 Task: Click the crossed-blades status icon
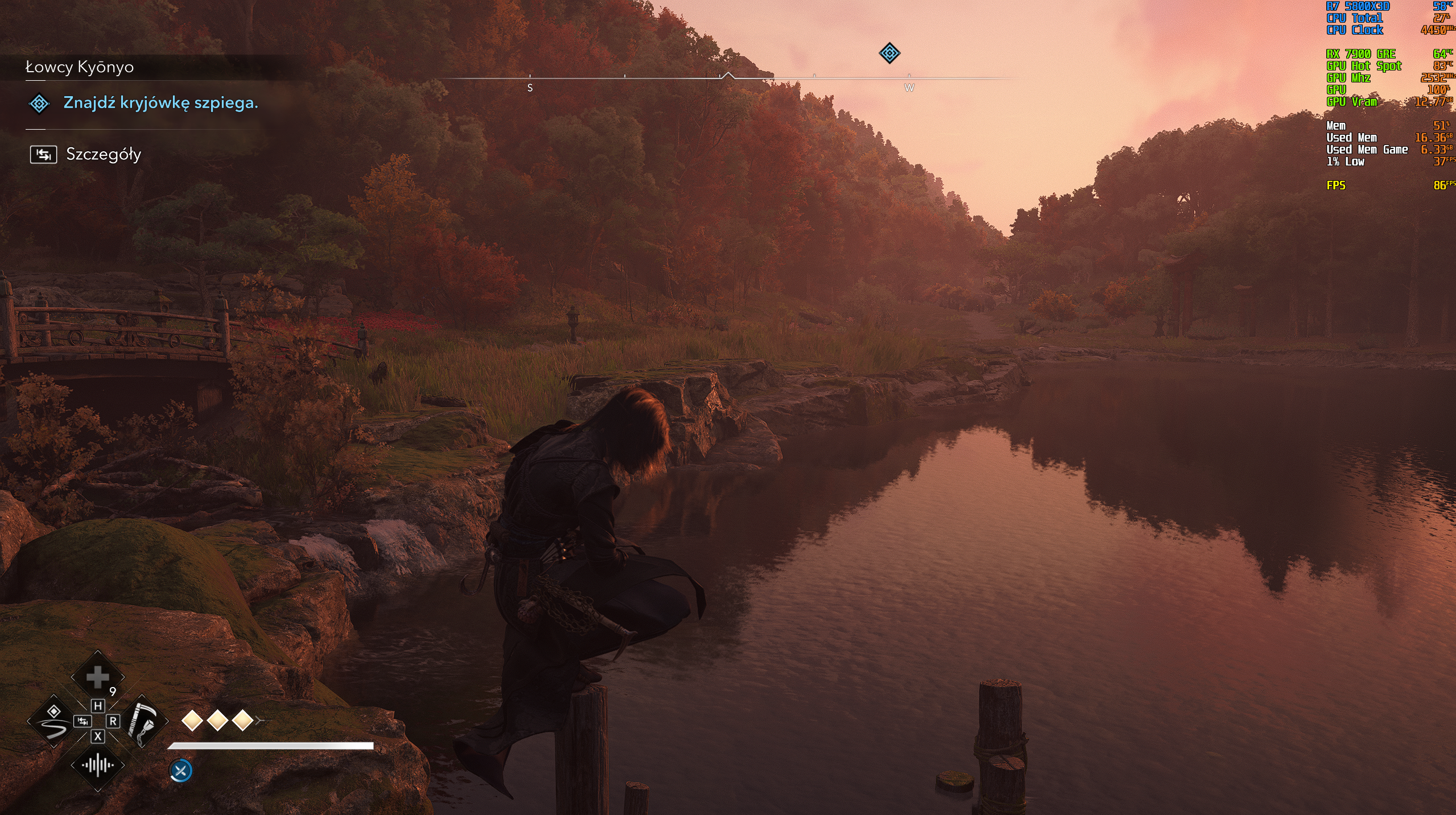coord(181,771)
